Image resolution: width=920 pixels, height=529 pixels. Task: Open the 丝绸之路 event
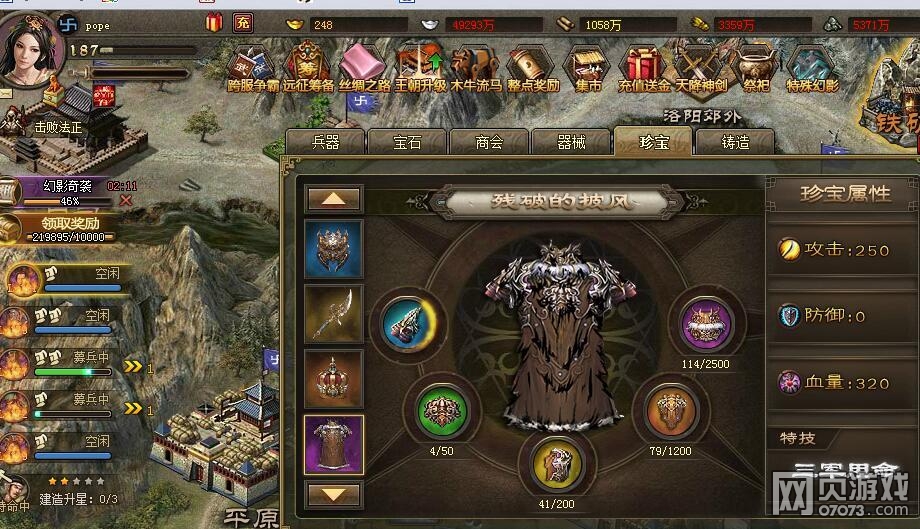click(364, 66)
